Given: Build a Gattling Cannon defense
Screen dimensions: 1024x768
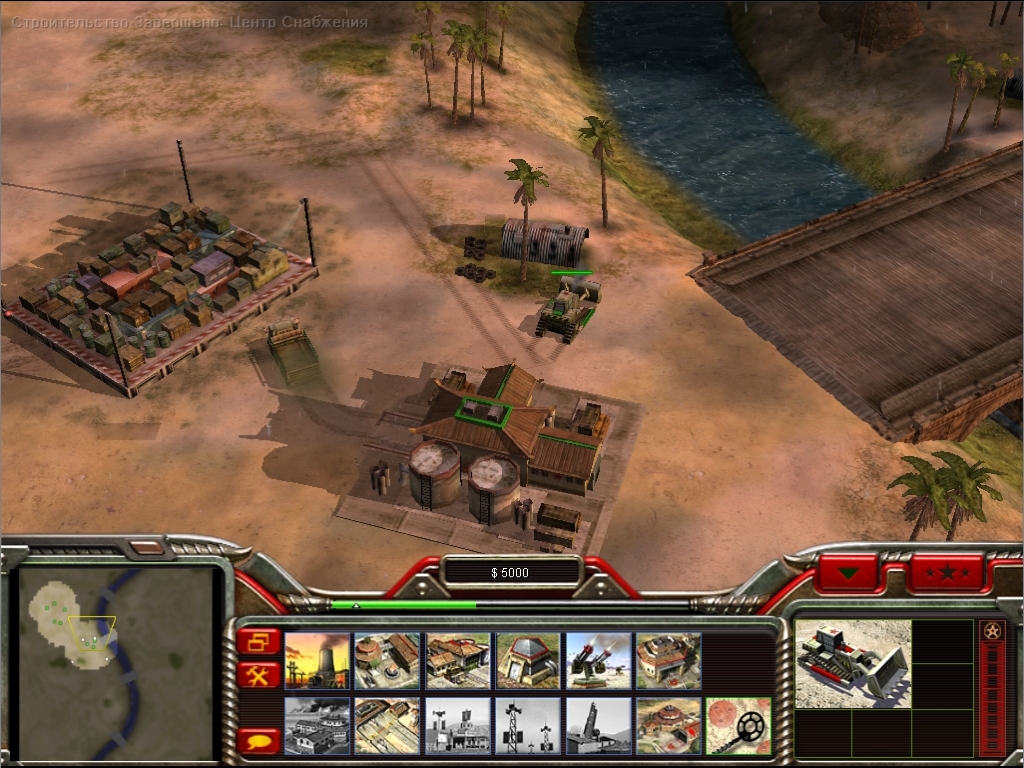Looking at the screenshot, I should click(598, 660).
